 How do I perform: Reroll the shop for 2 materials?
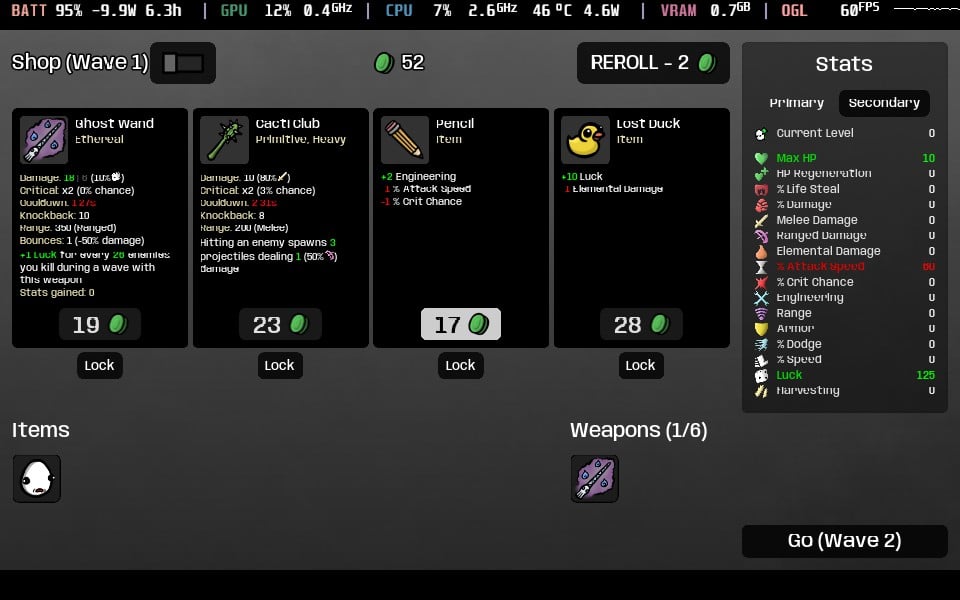pyautogui.click(x=653, y=63)
